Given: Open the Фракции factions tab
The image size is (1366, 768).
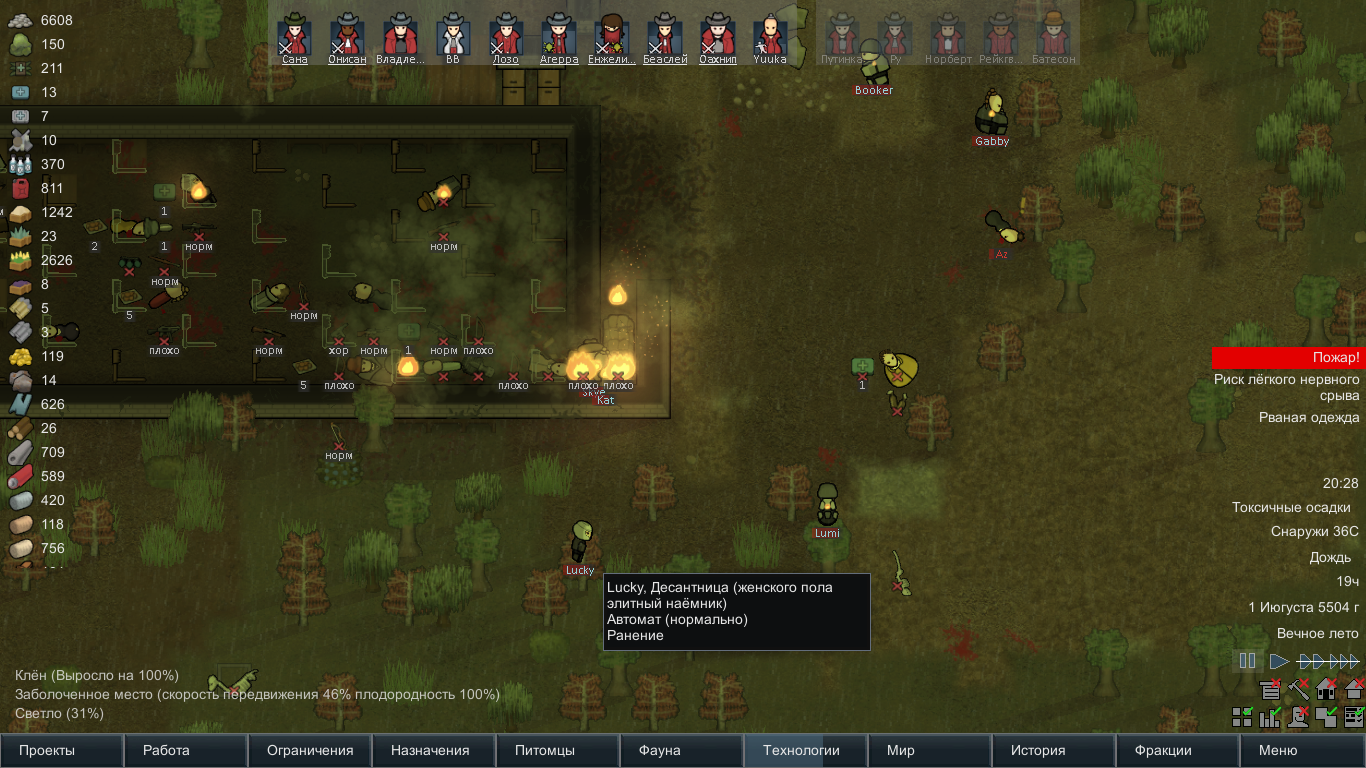Looking at the screenshot, I should tap(1178, 750).
